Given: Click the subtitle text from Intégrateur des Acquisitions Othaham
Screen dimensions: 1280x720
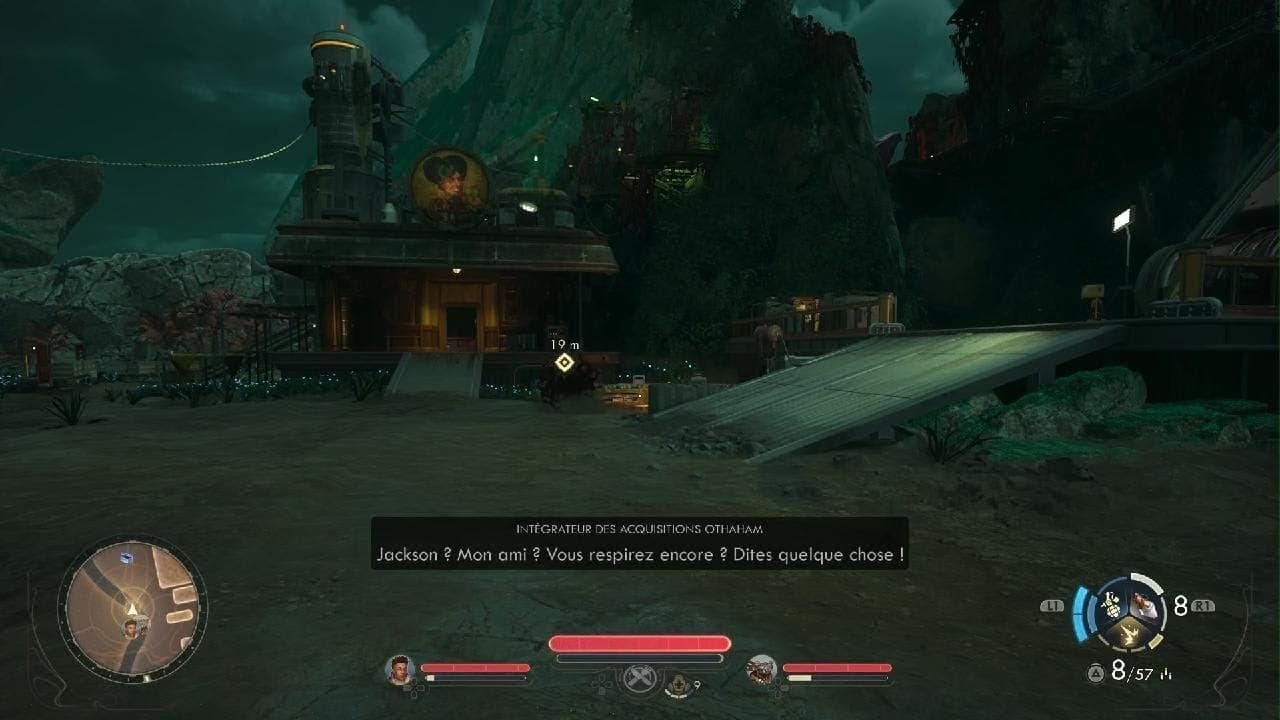Looking at the screenshot, I should (x=640, y=554).
